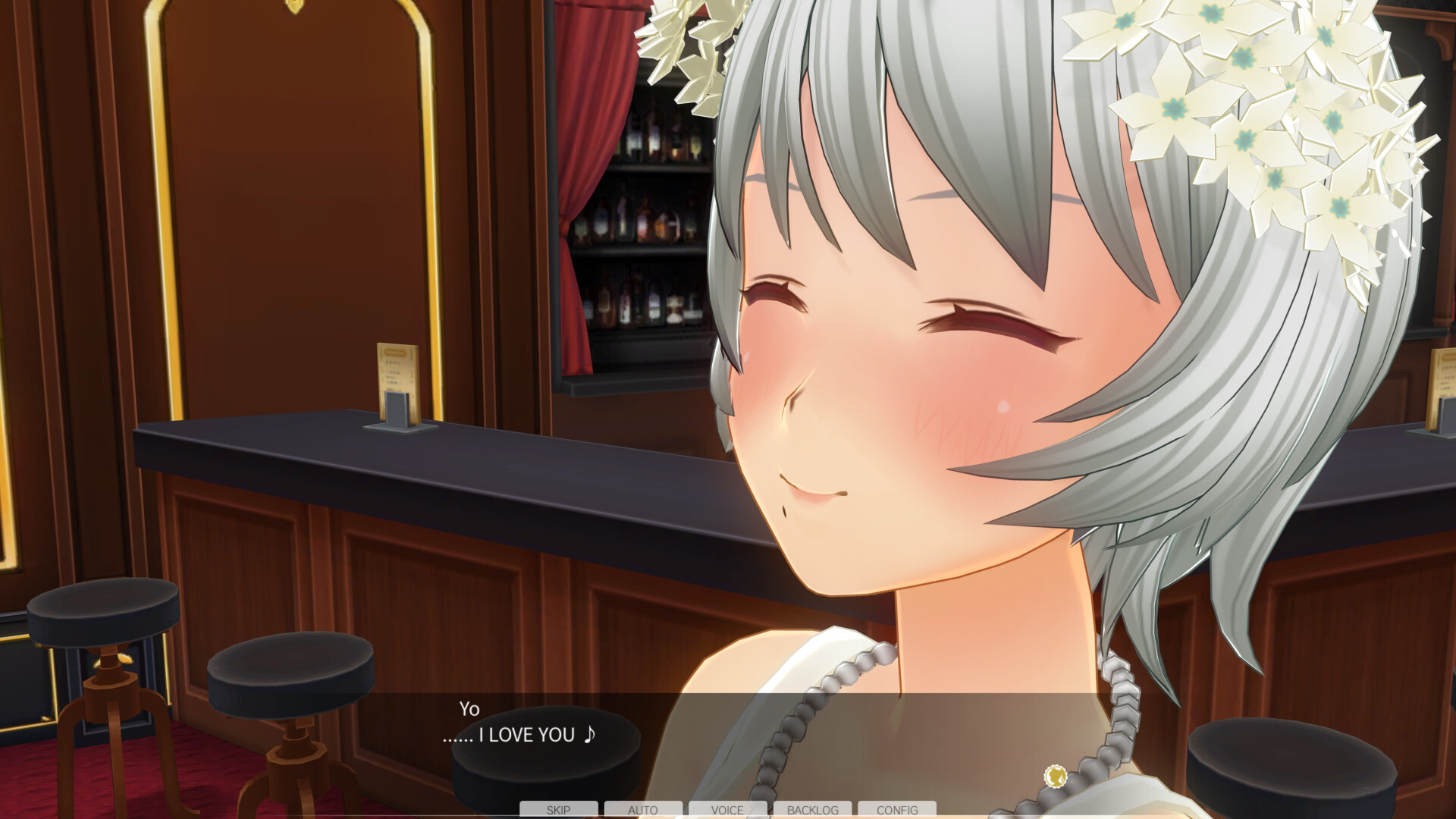Open the BACKLOG text history
This screenshot has height=819, width=1456.
[x=812, y=810]
